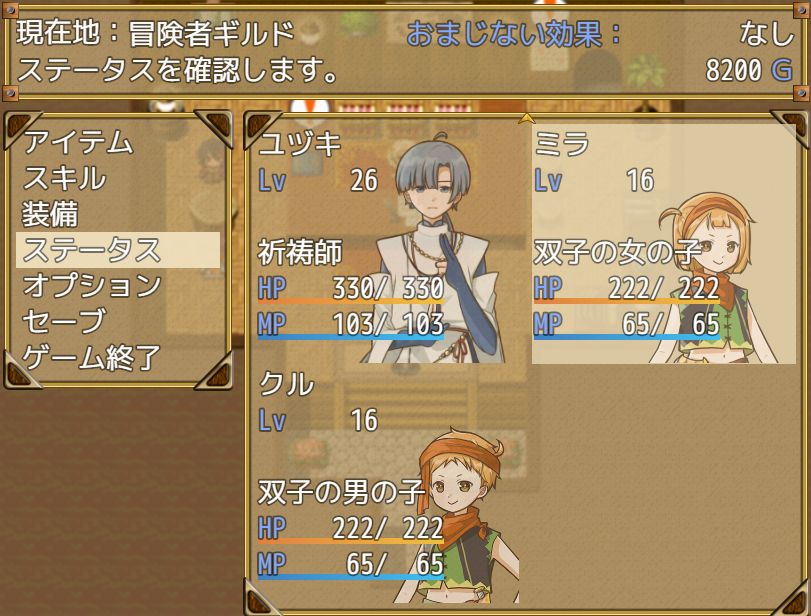Screen dimensions: 811x616
Task: Choose 装備 from the menu
Action: 50,214
